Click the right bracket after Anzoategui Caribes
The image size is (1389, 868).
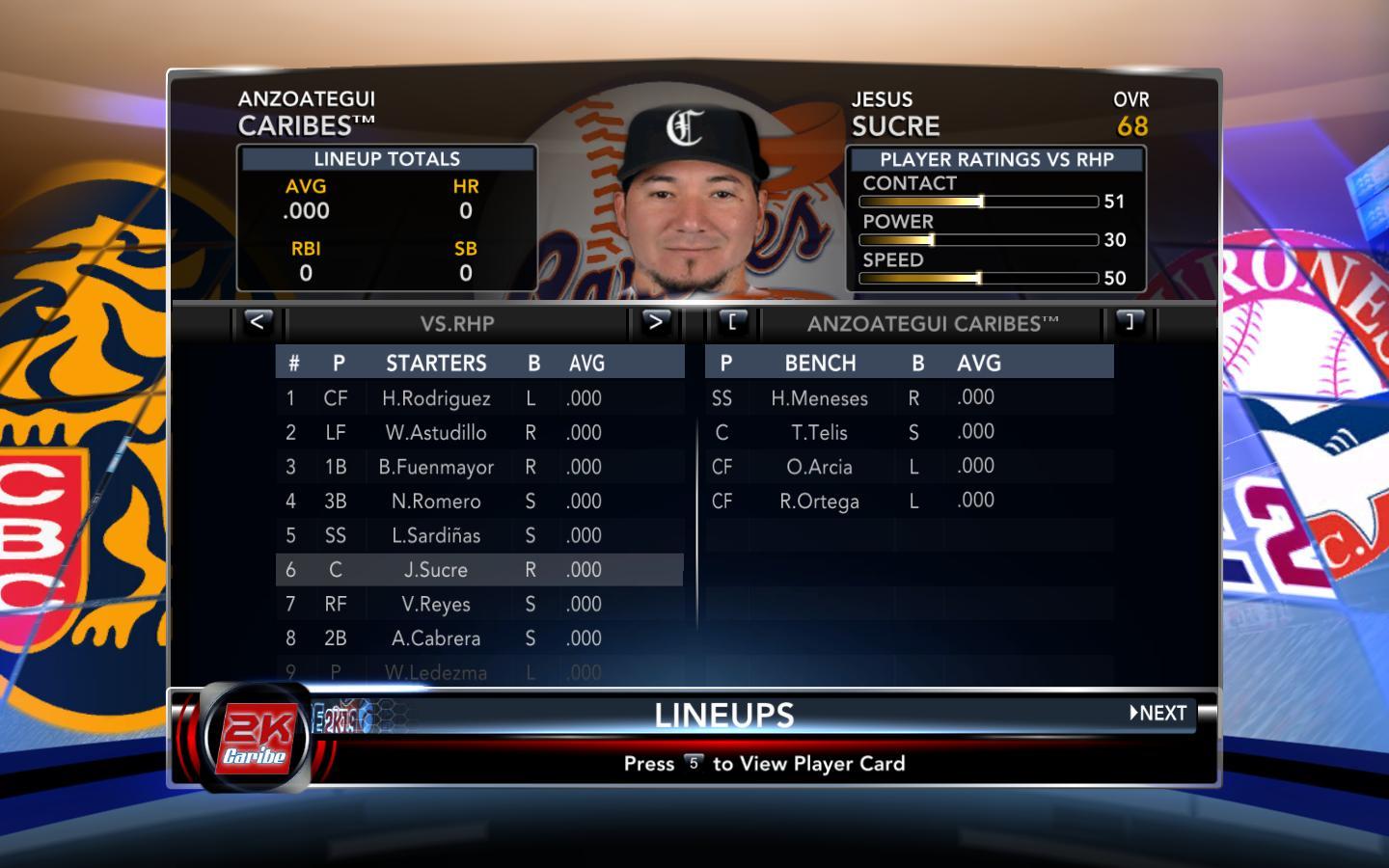point(1130,322)
